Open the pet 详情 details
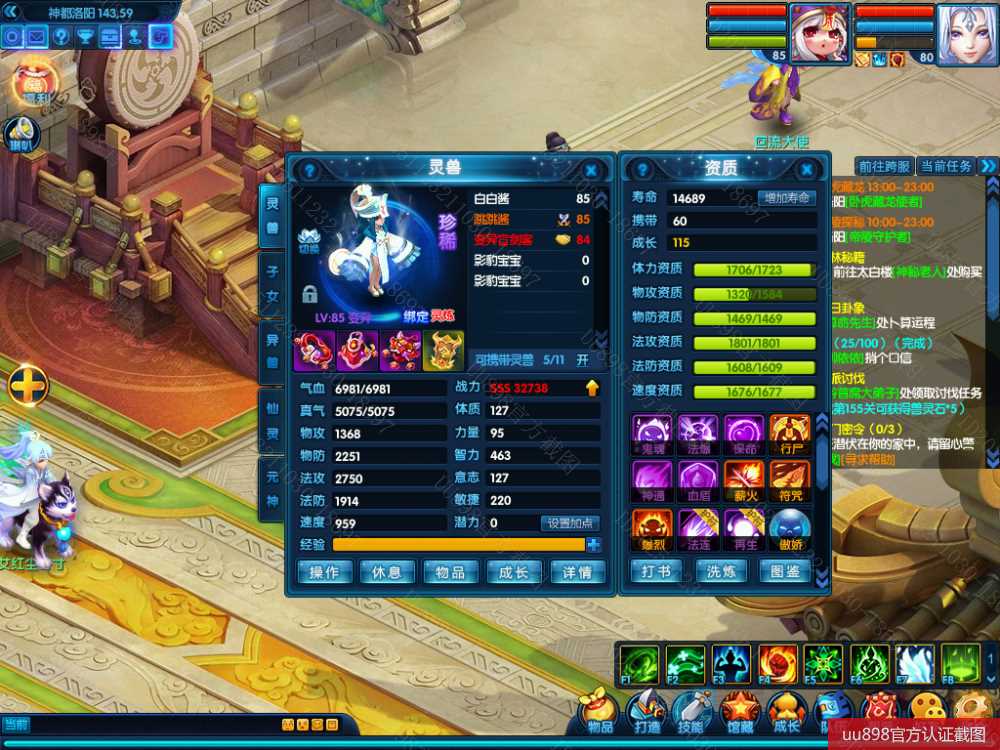Viewport: 1000px width, 750px height. [577, 572]
